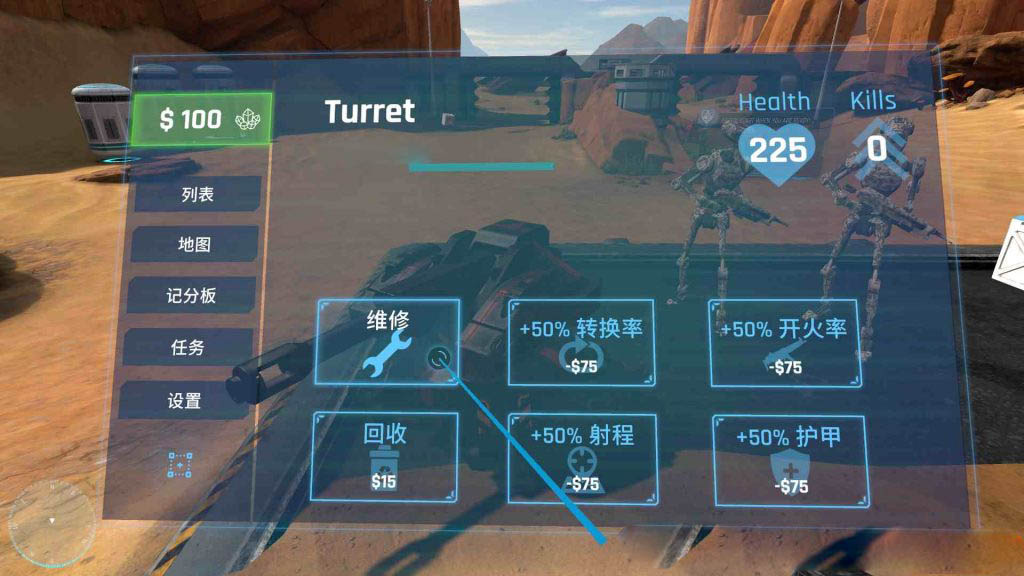Purchase the +50% 开火率 fire rate upgrade
The width and height of the screenshot is (1024, 576).
785,343
